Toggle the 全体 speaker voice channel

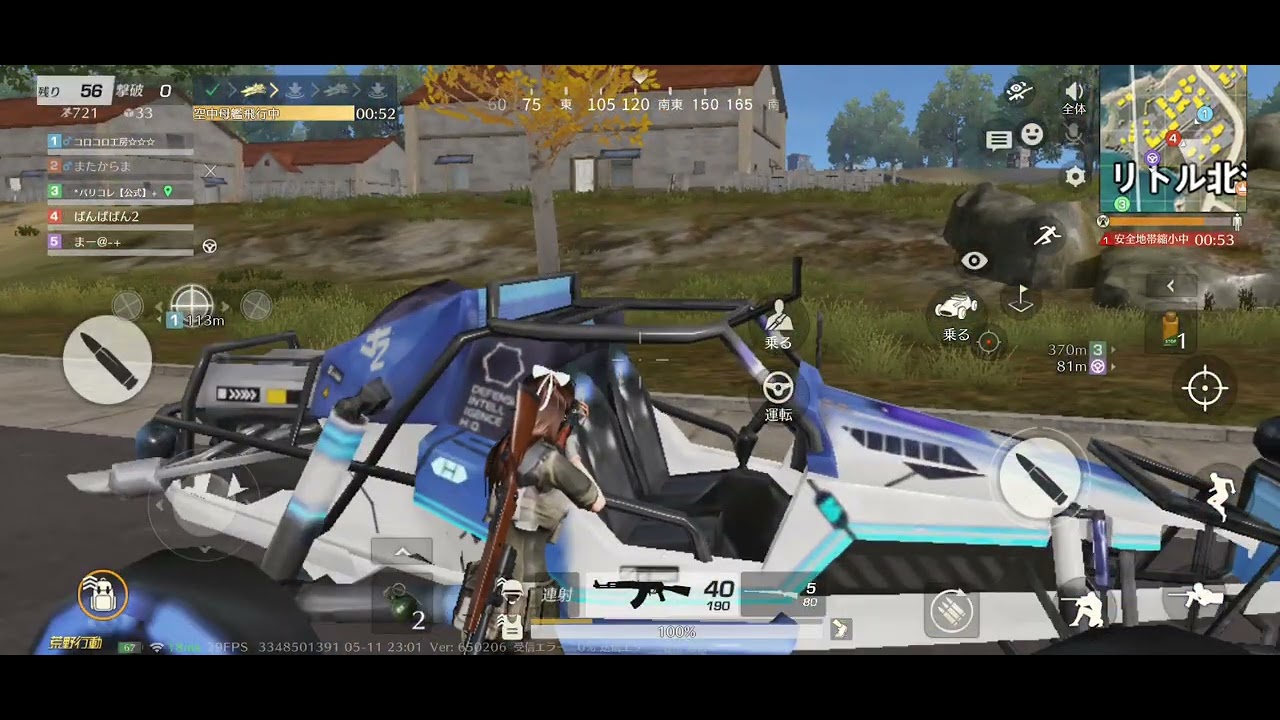1074,96
